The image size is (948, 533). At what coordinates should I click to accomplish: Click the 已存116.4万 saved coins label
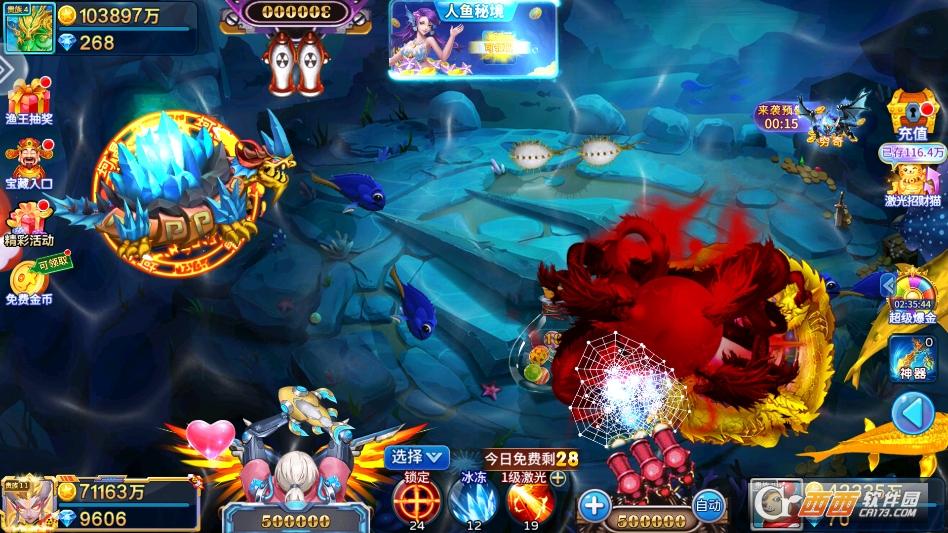912,153
